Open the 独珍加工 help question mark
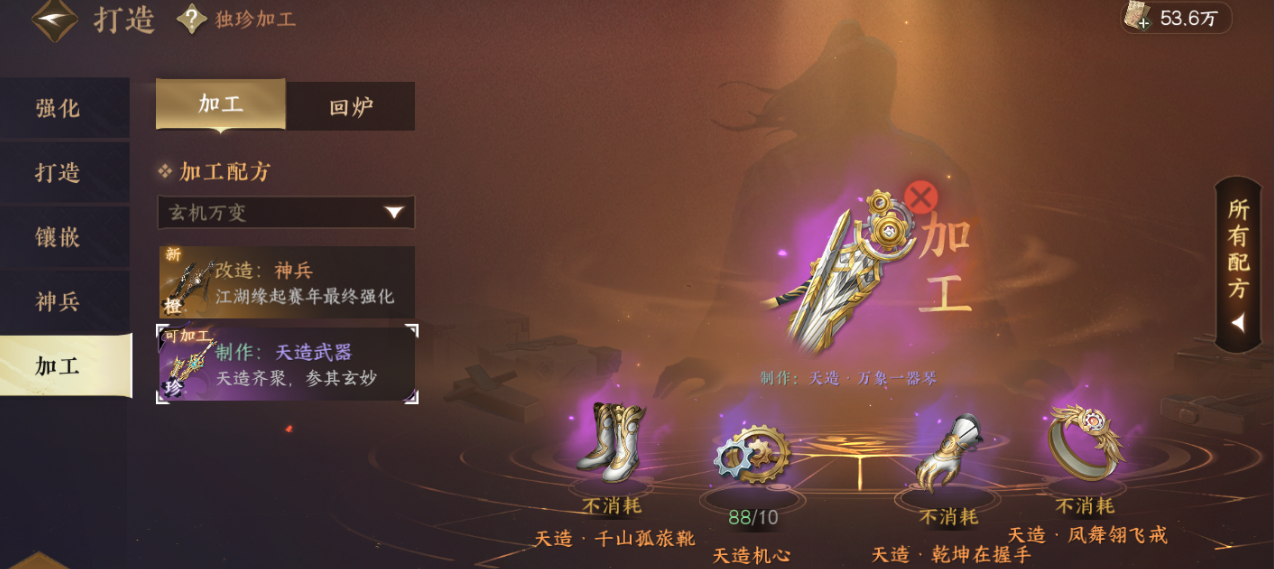 pyautogui.click(x=191, y=19)
